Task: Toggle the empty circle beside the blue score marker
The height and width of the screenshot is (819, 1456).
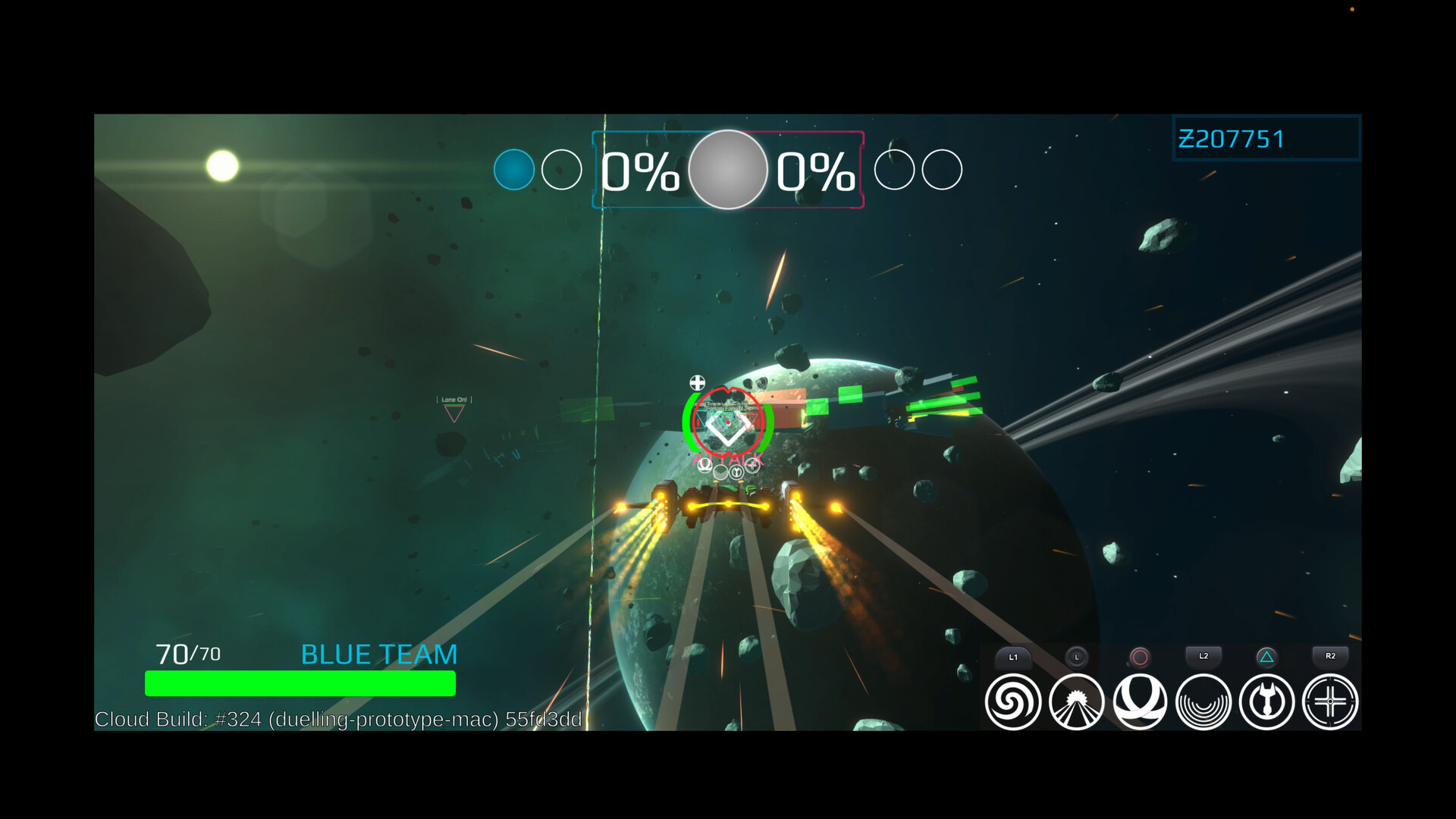Action: pyautogui.click(x=561, y=170)
